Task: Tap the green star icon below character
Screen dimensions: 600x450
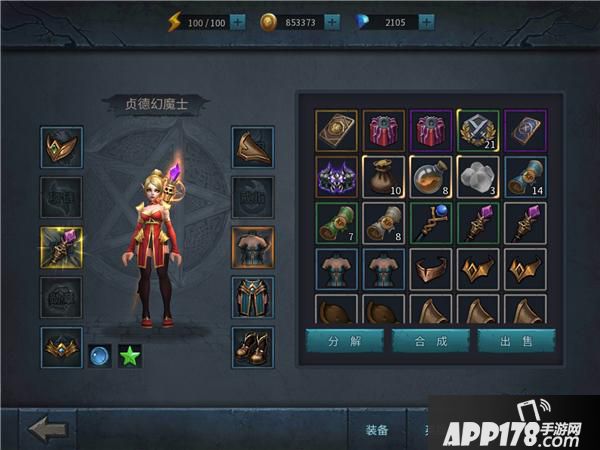Action: (129, 354)
